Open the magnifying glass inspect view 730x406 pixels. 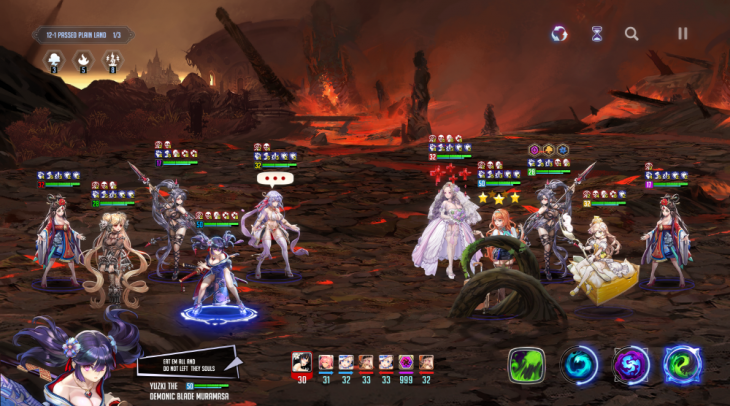tap(632, 33)
